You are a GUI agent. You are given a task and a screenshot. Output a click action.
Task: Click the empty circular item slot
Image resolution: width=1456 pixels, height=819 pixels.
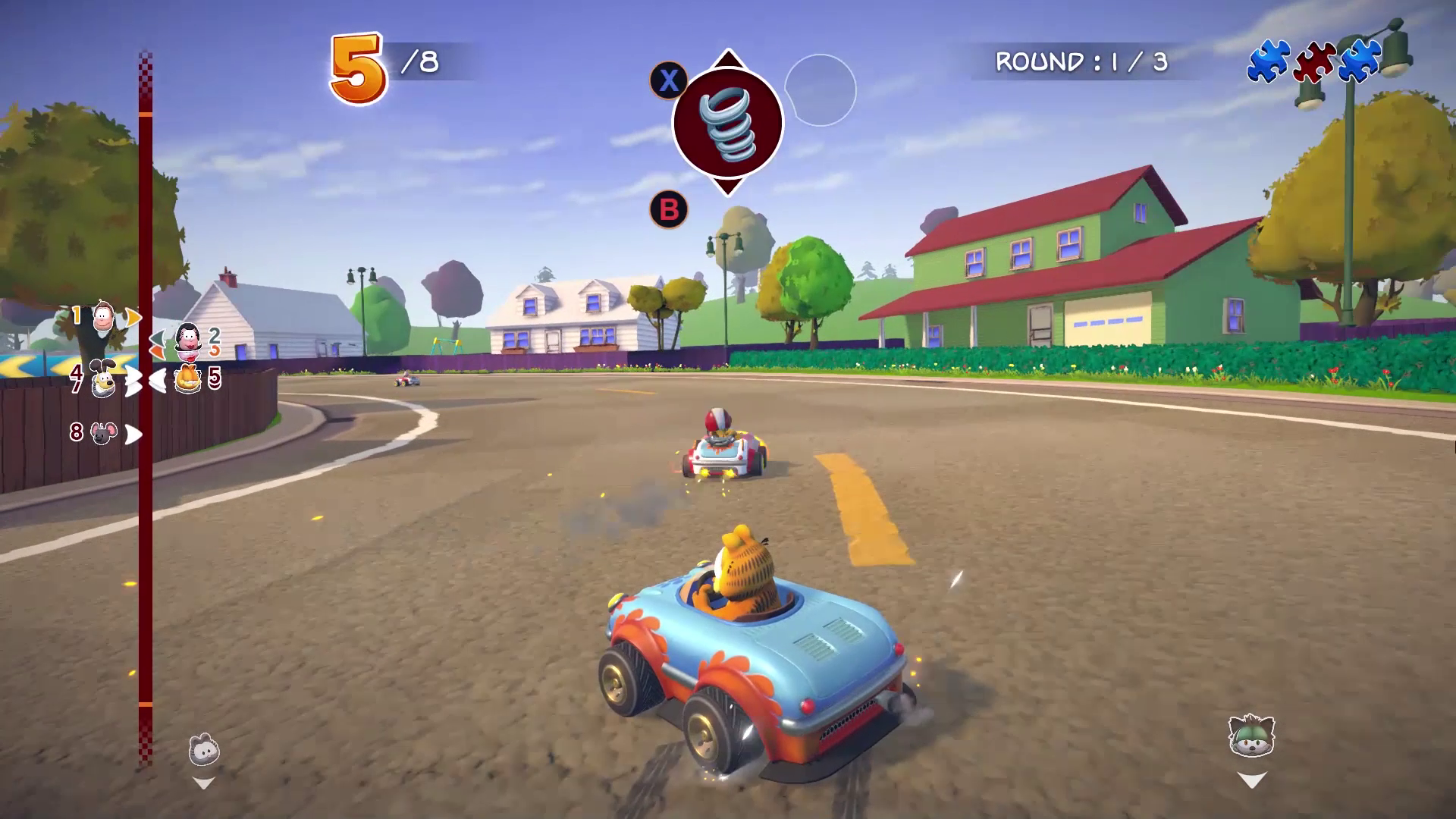820,90
